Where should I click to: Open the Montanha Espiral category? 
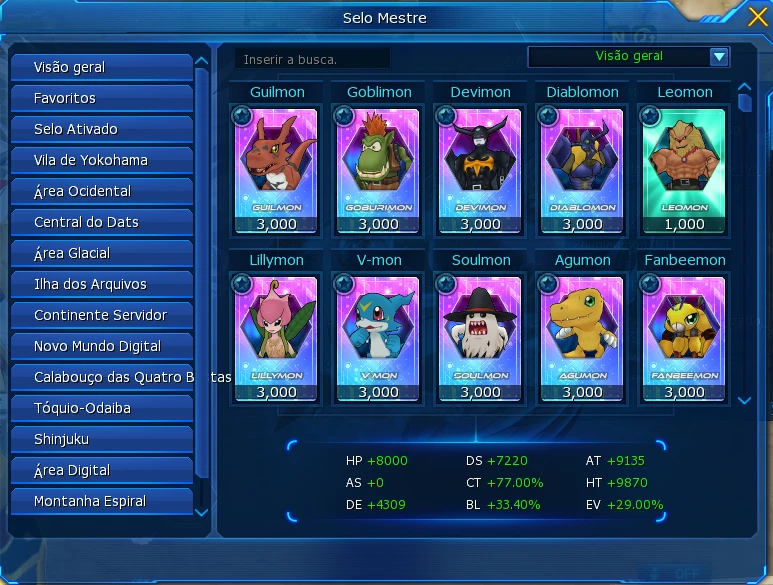pyautogui.click(x=101, y=501)
